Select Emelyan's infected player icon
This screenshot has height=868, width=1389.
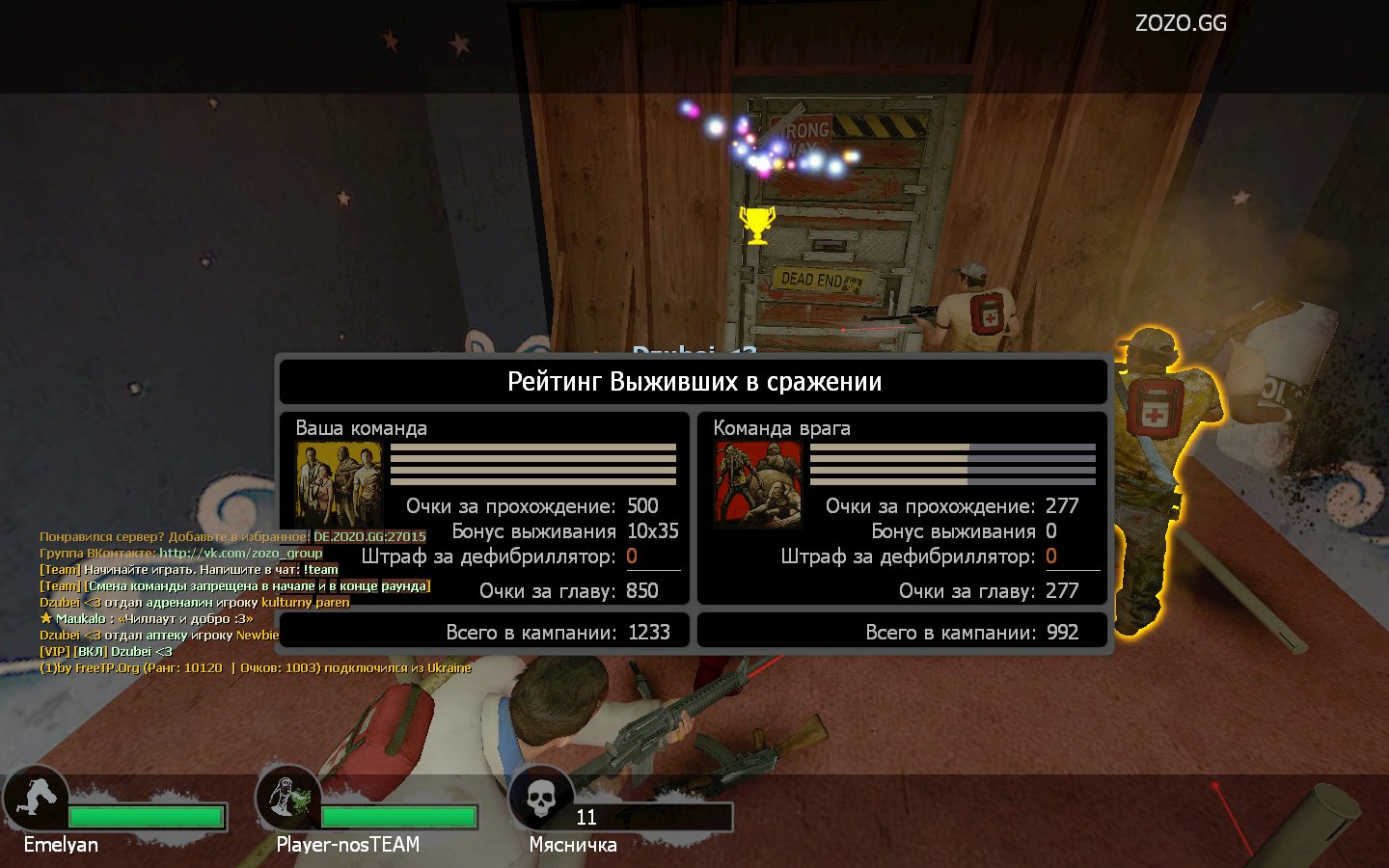[36, 800]
